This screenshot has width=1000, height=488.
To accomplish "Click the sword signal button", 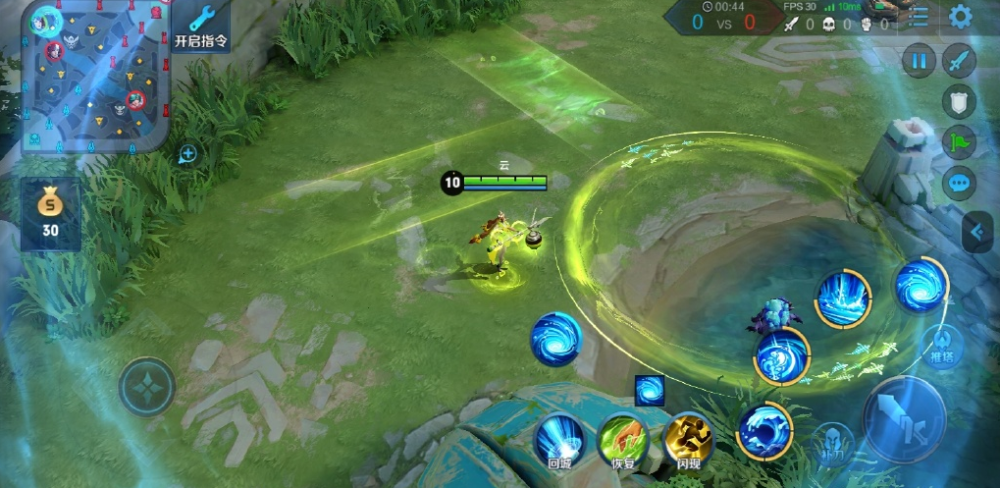I will pos(959,60).
